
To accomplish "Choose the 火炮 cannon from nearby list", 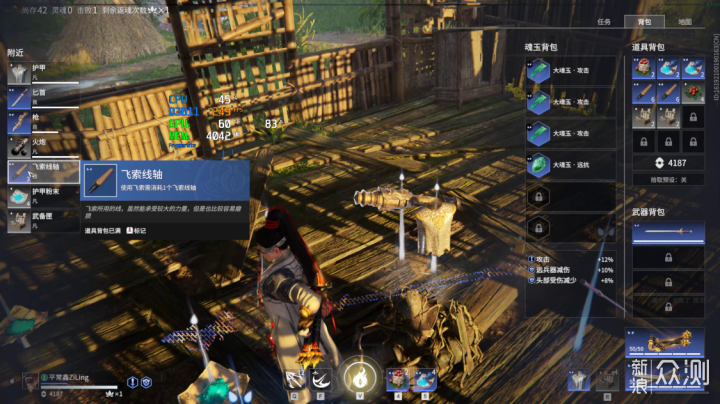I will (x=40, y=147).
